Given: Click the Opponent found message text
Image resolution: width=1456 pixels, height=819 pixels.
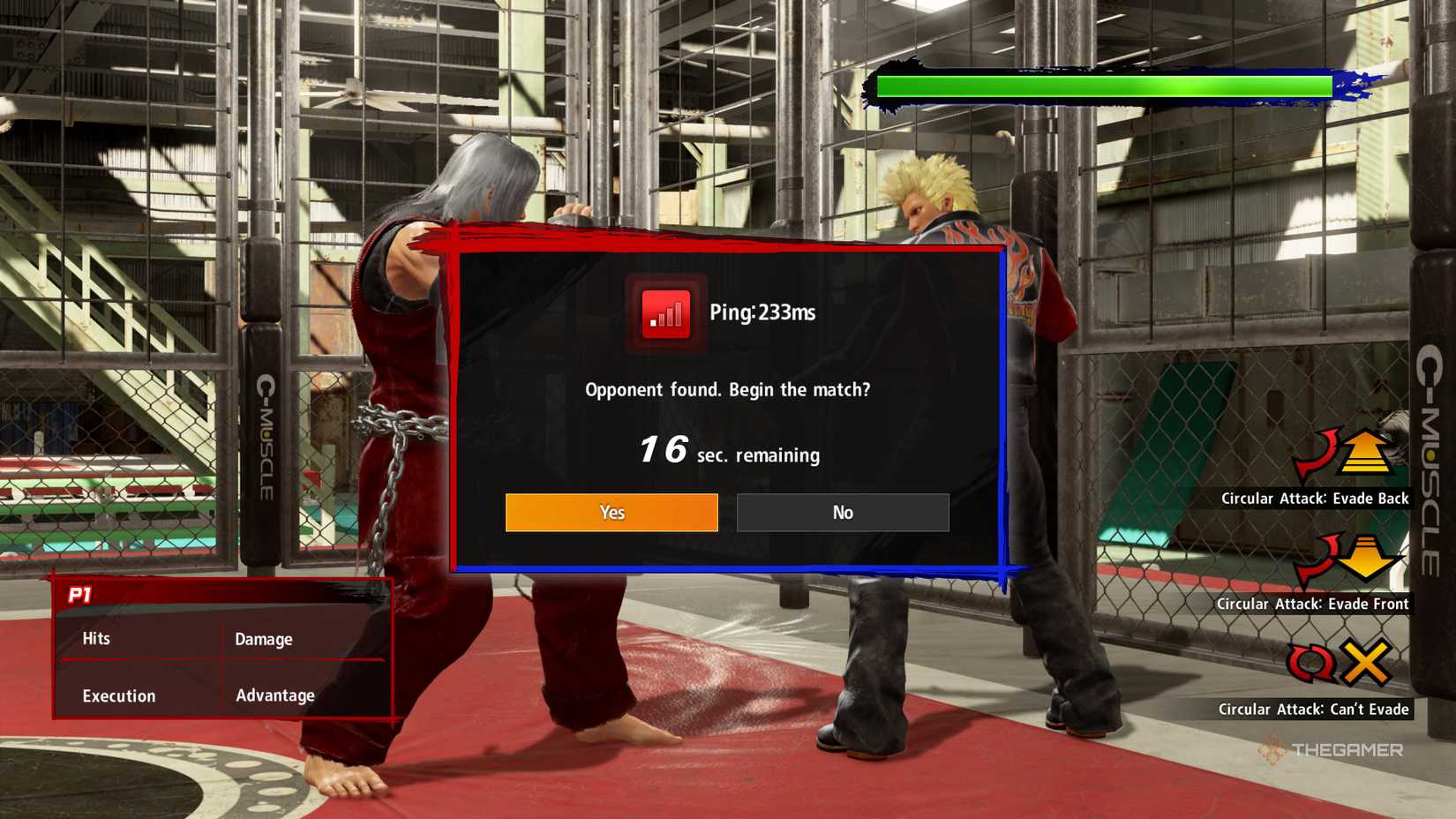Looking at the screenshot, I should [728, 389].
